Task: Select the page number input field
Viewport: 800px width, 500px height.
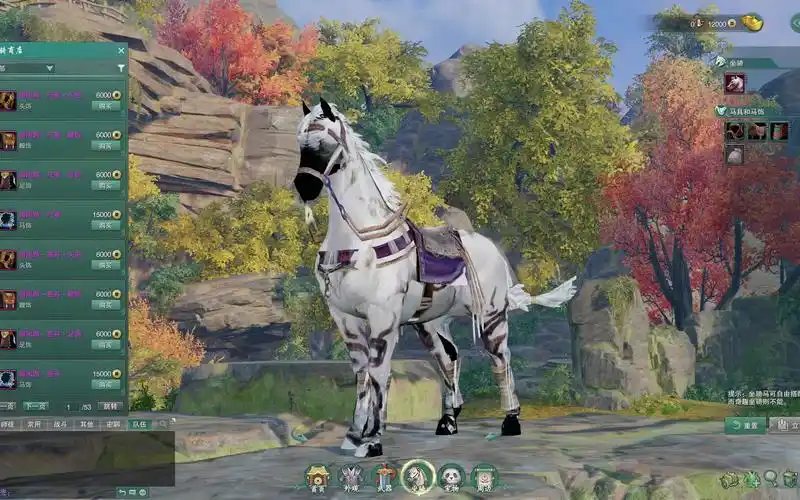Action: pyautogui.click(x=67, y=407)
